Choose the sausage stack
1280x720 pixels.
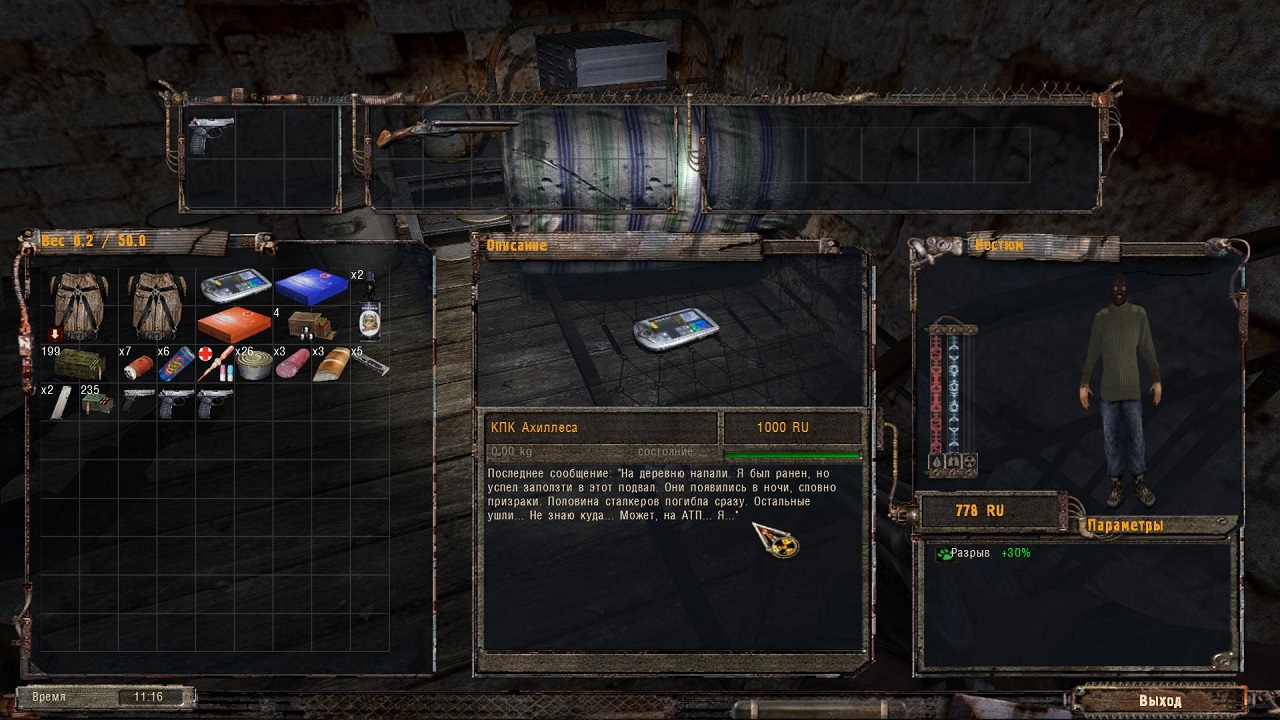[293, 364]
